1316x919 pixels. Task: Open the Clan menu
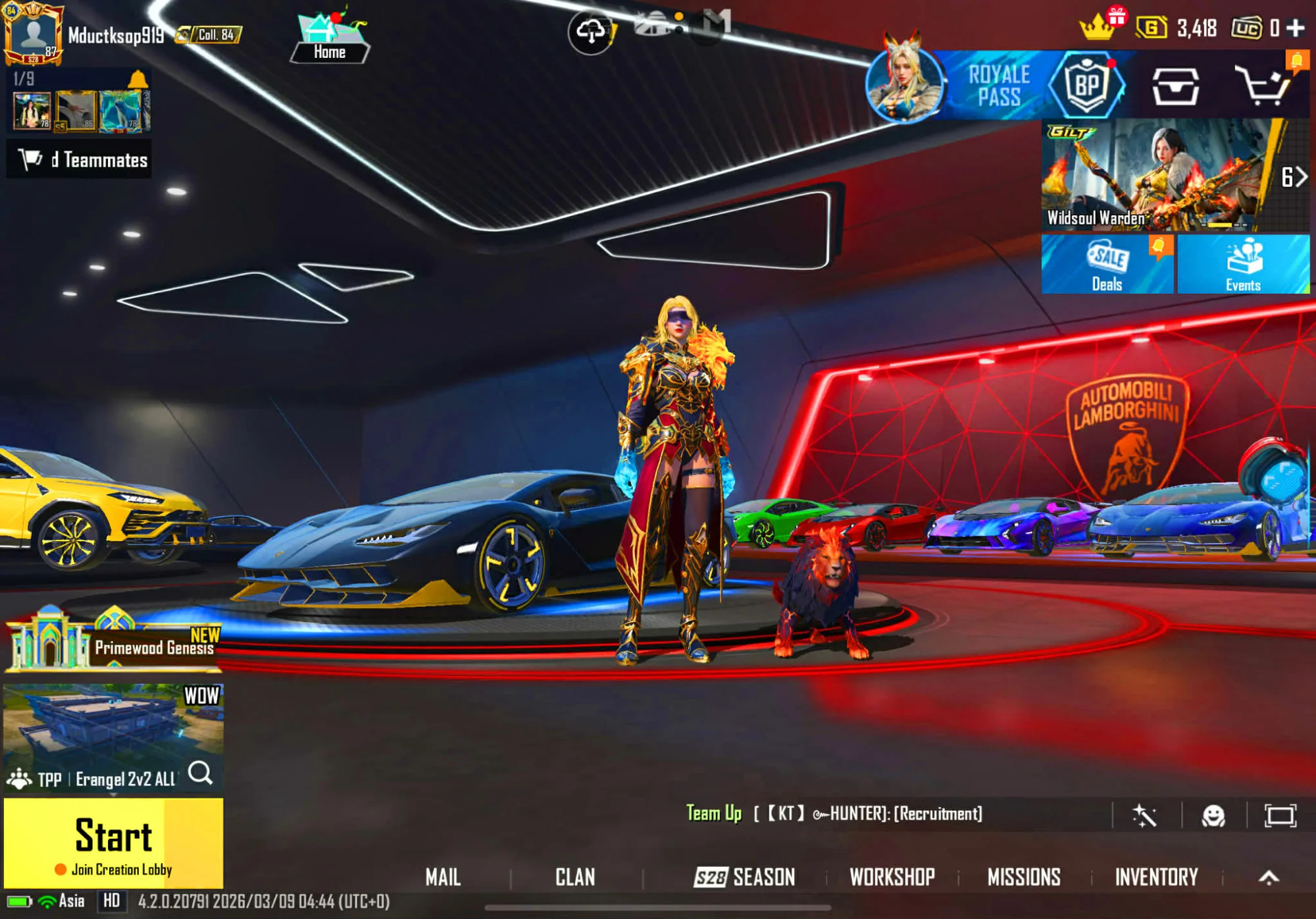point(575,877)
